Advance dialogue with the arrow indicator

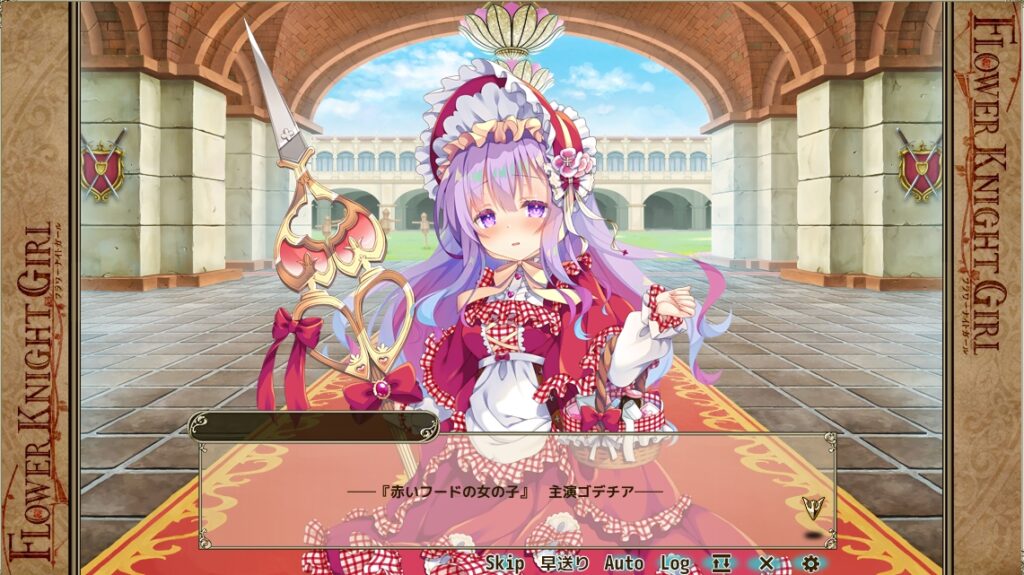[x=812, y=506]
